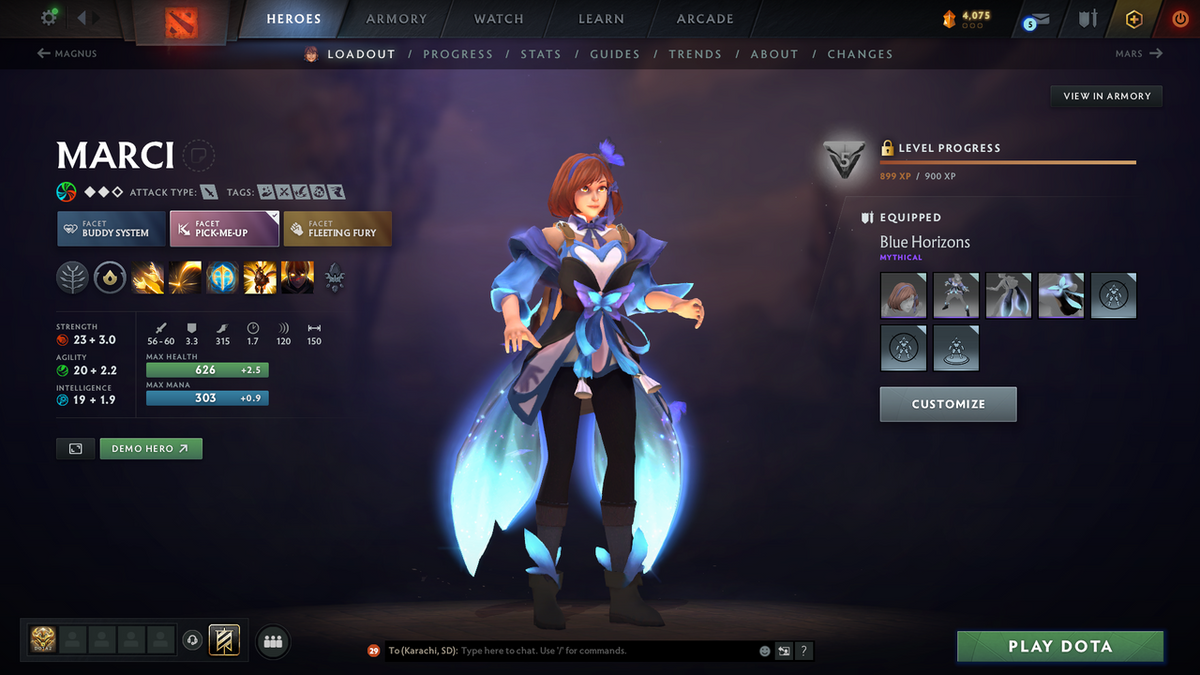Click View in Armory
This screenshot has height=675, width=1200.
(1107, 96)
